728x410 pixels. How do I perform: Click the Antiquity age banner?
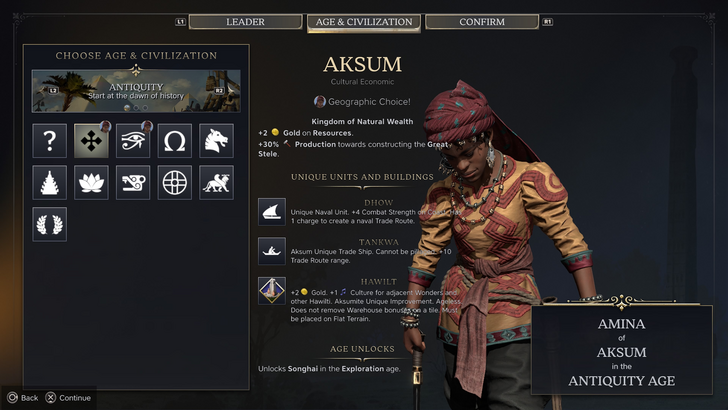(x=136, y=90)
